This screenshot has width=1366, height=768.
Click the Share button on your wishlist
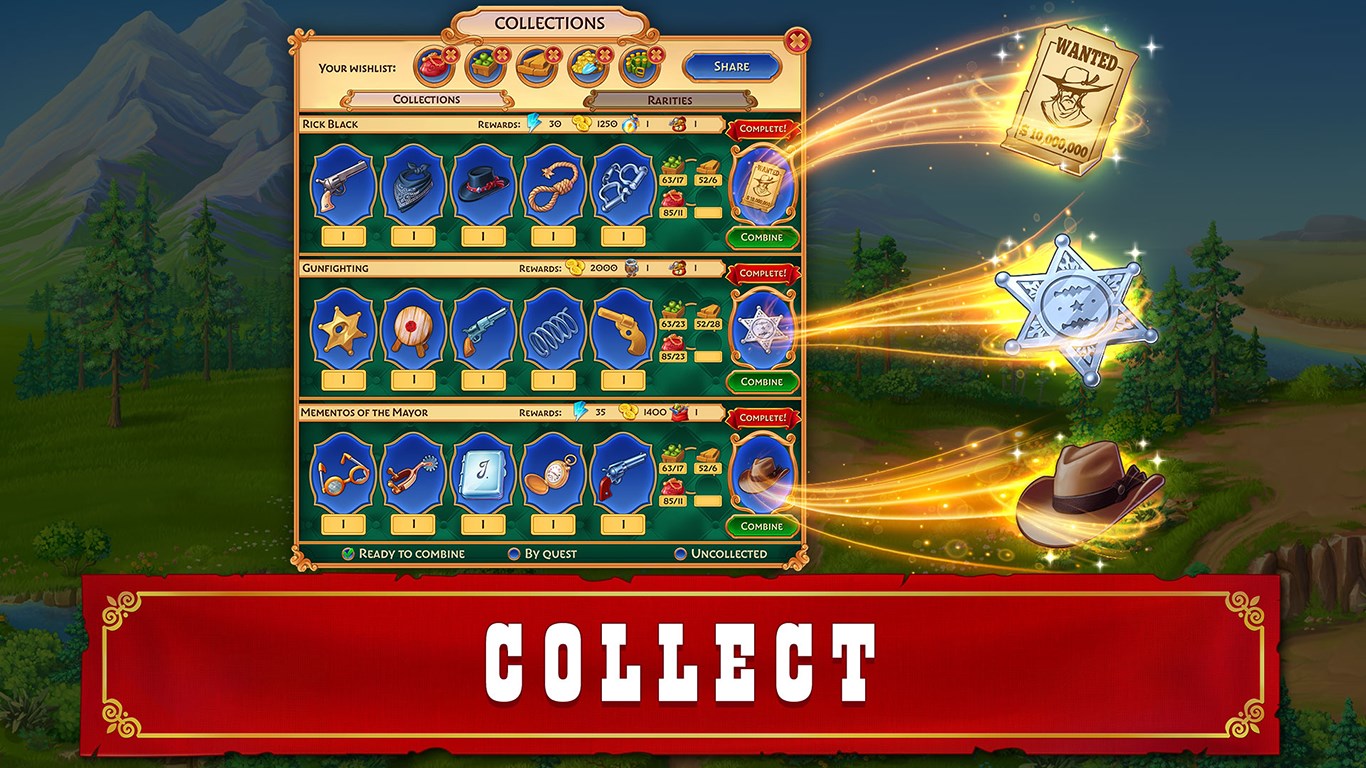click(x=733, y=66)
